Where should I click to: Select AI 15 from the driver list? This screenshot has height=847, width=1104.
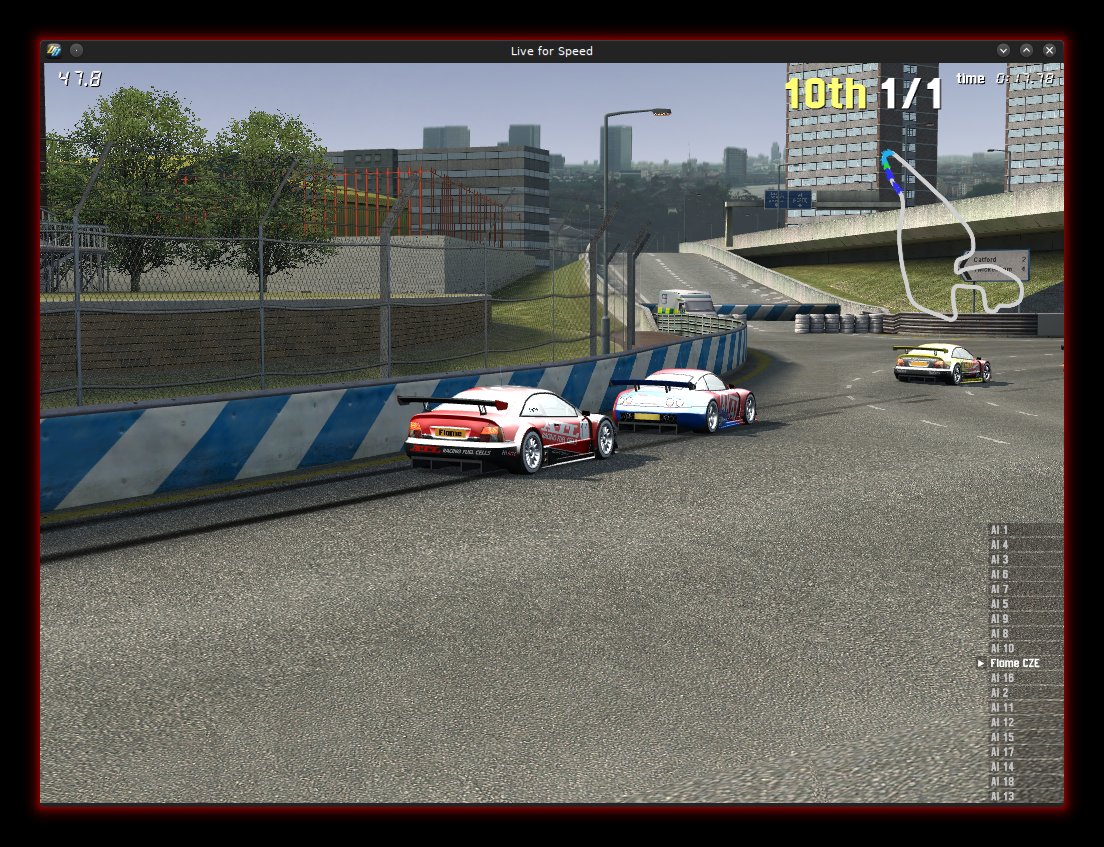[x=1002, y=737]
